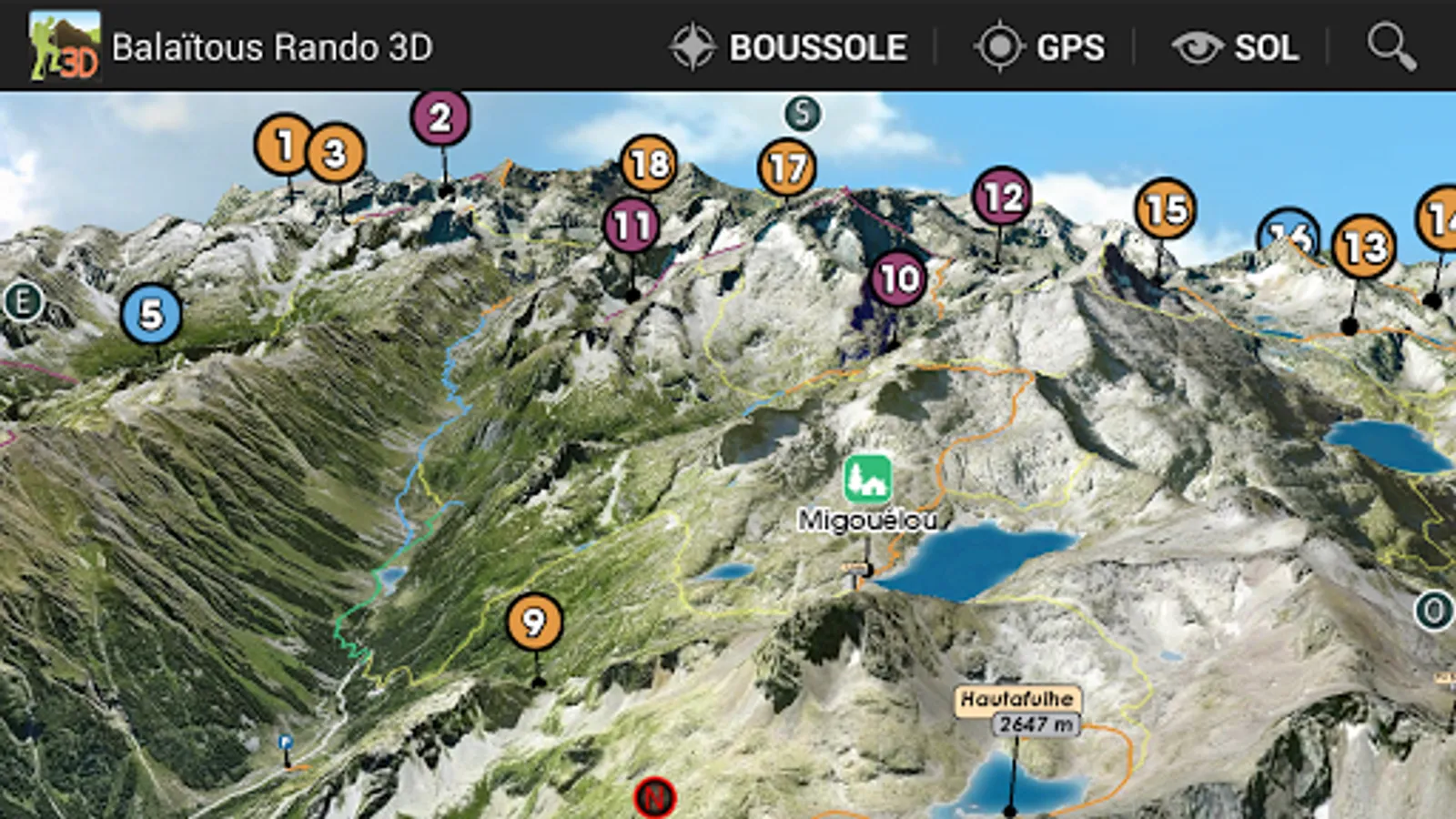This screenshot has height=819, width=1456.
Task: Toggle the SOL ground view
Action: coord(1235,47)
